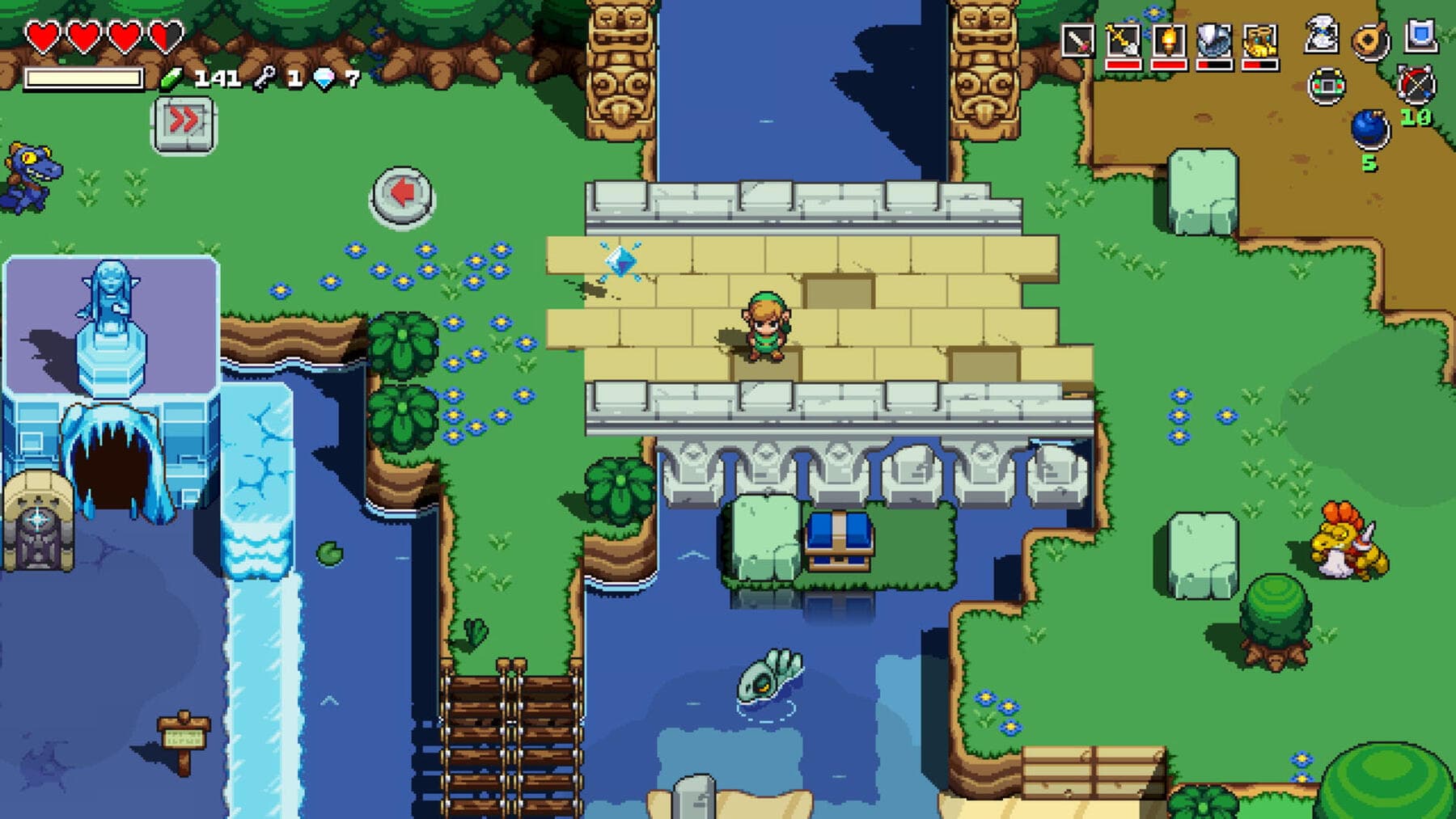Click the cream-colored stamina bar

(85, 78)
